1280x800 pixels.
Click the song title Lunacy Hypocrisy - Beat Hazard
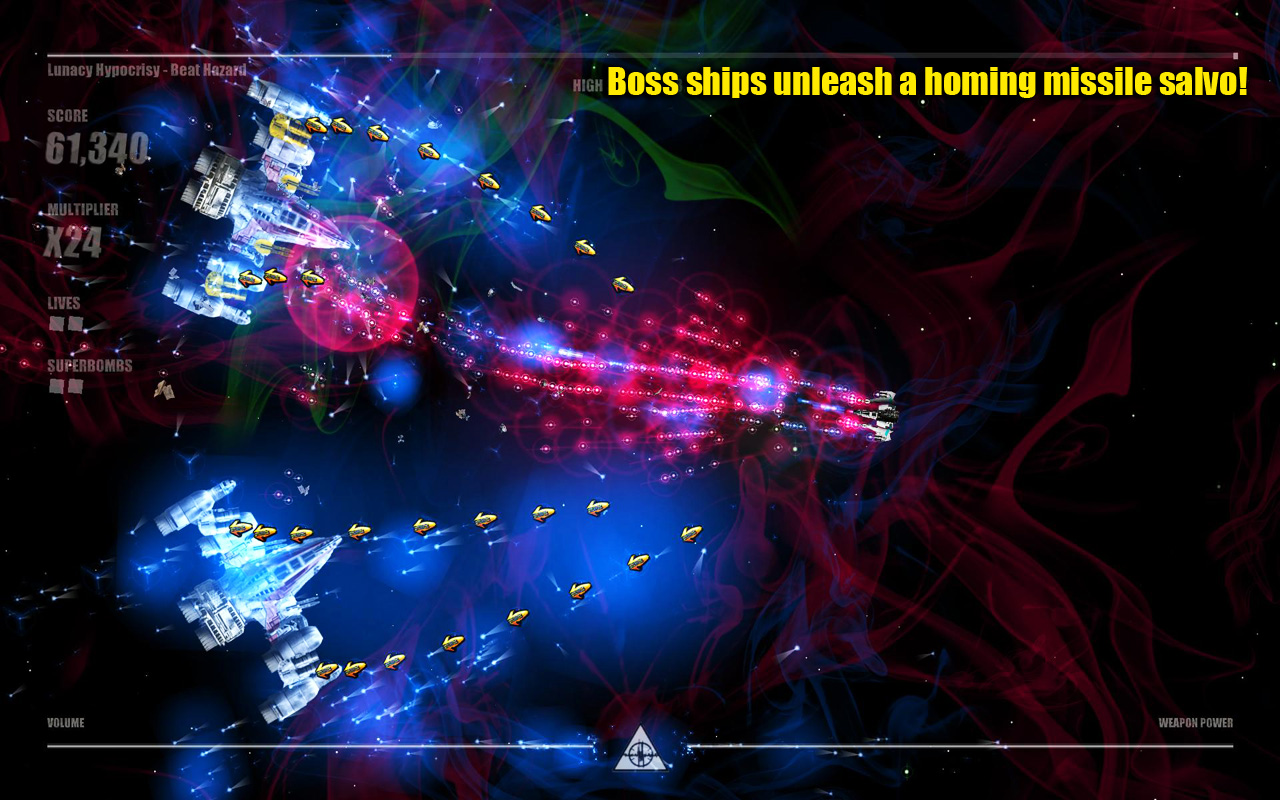click(x=145, y=70)
